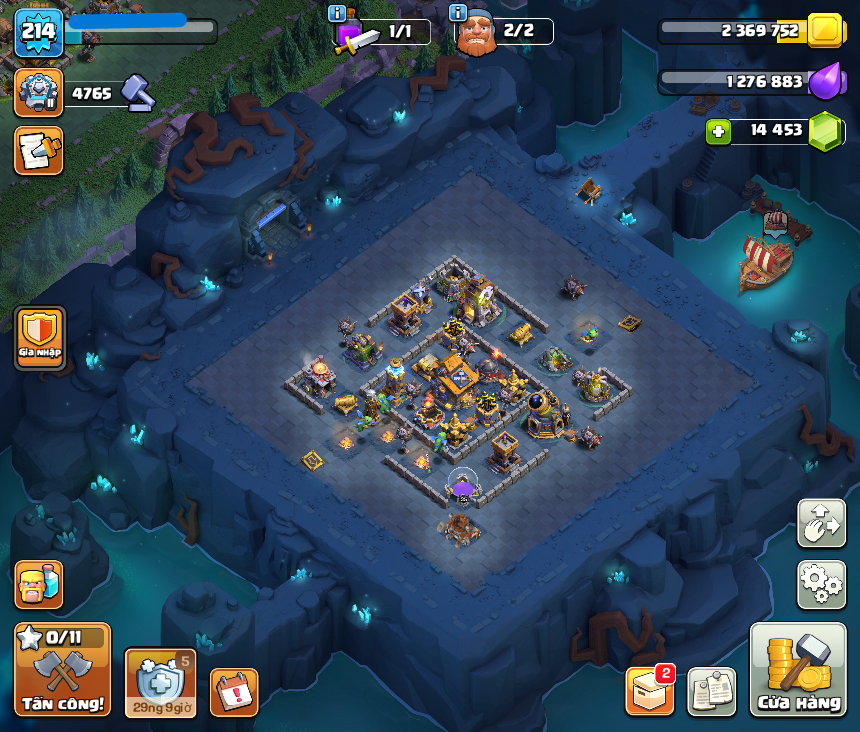The height and width of the screenshot is (732, 860).
Task: Tap the gold coin resource icon
Action: pyautogui.click(x=826, y=31)
